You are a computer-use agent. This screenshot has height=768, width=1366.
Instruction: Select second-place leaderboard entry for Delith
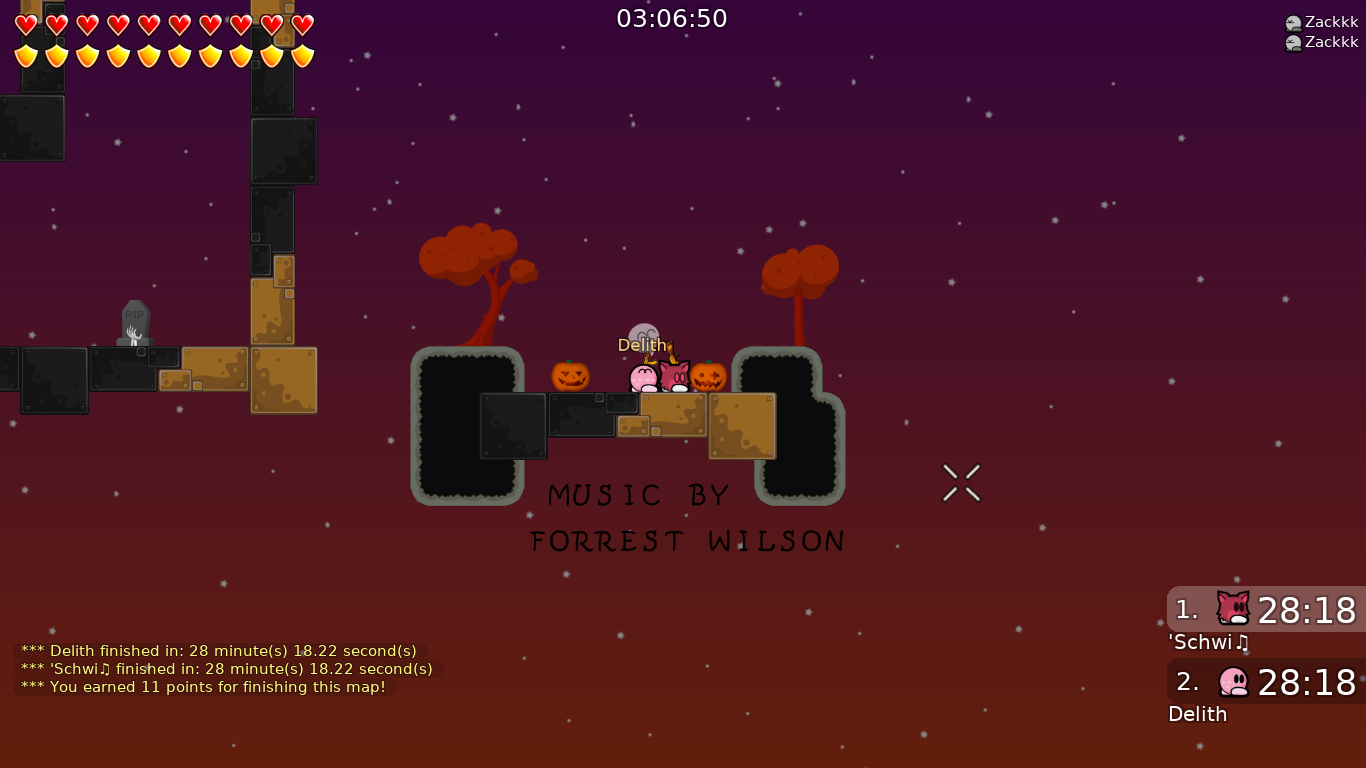click(x=1265, y=683)
